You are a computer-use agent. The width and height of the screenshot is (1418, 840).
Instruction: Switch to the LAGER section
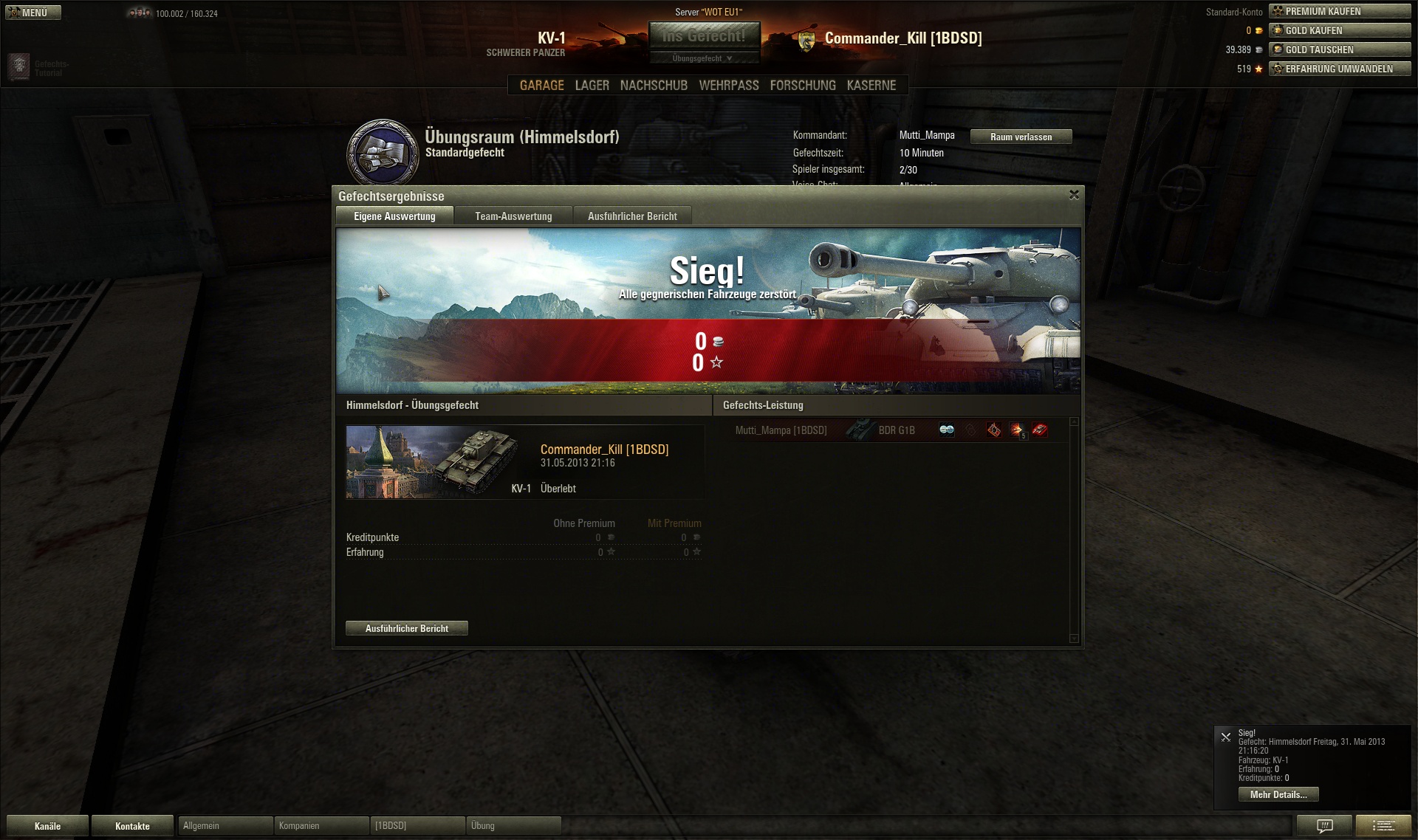(592, 86)
